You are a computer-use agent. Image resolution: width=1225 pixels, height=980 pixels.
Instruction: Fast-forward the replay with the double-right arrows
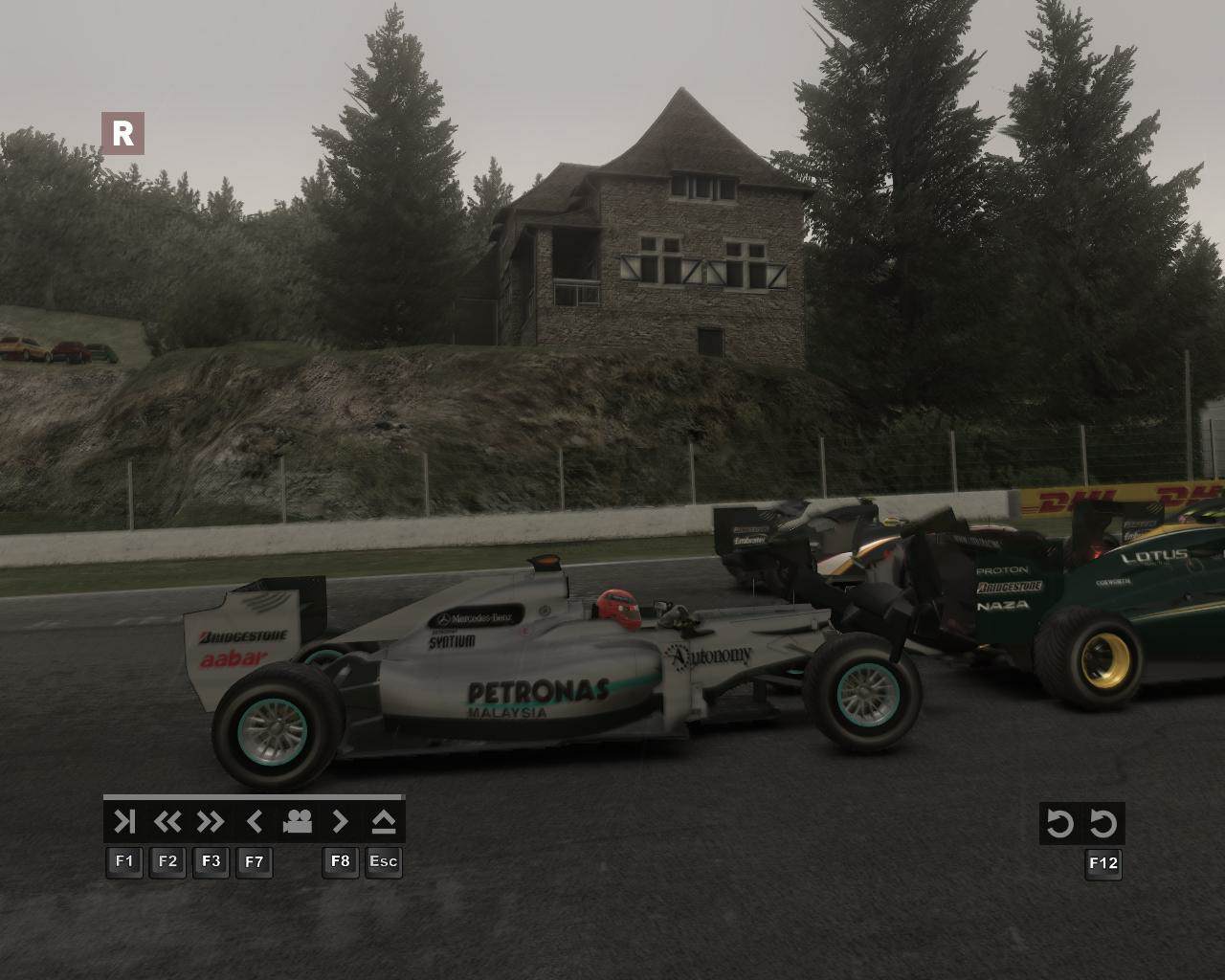211,822
